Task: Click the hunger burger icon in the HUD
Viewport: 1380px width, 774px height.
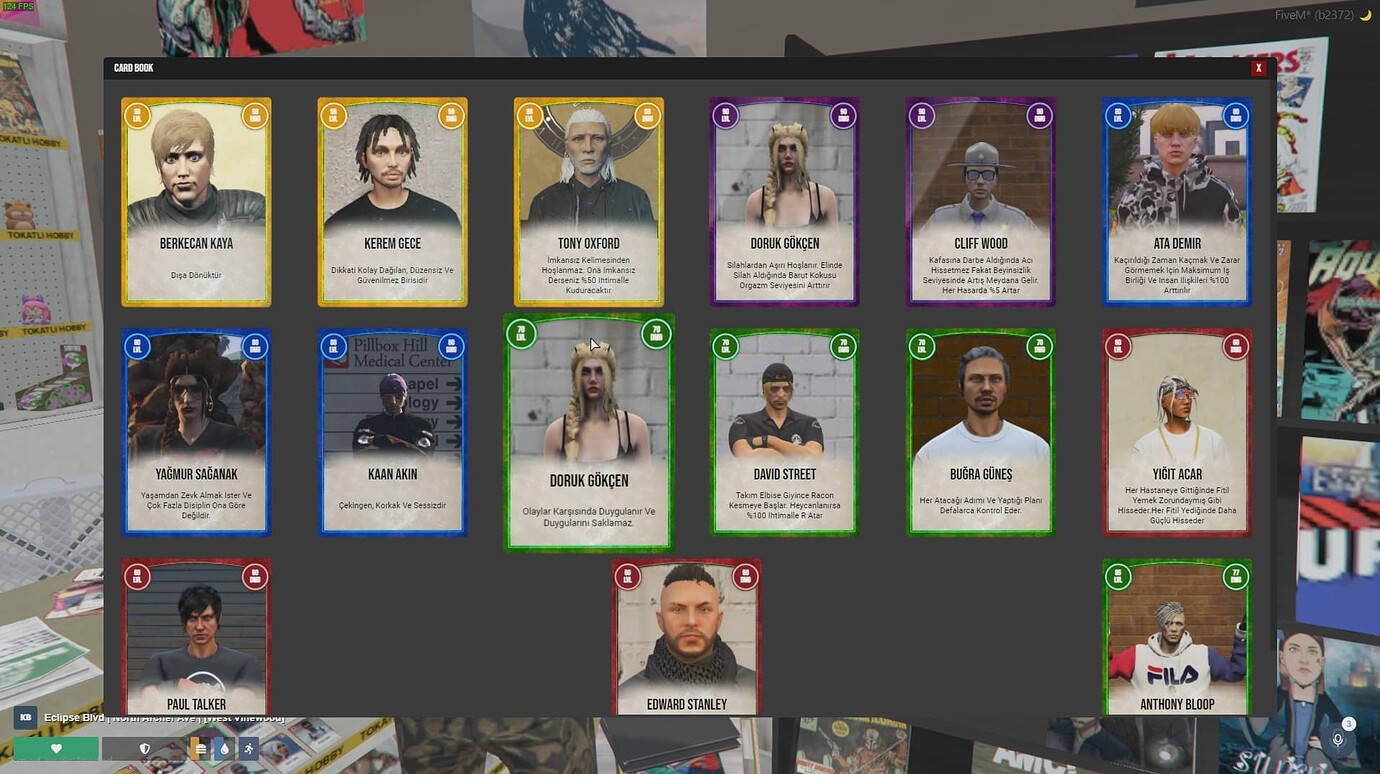Action: (199, 747)
